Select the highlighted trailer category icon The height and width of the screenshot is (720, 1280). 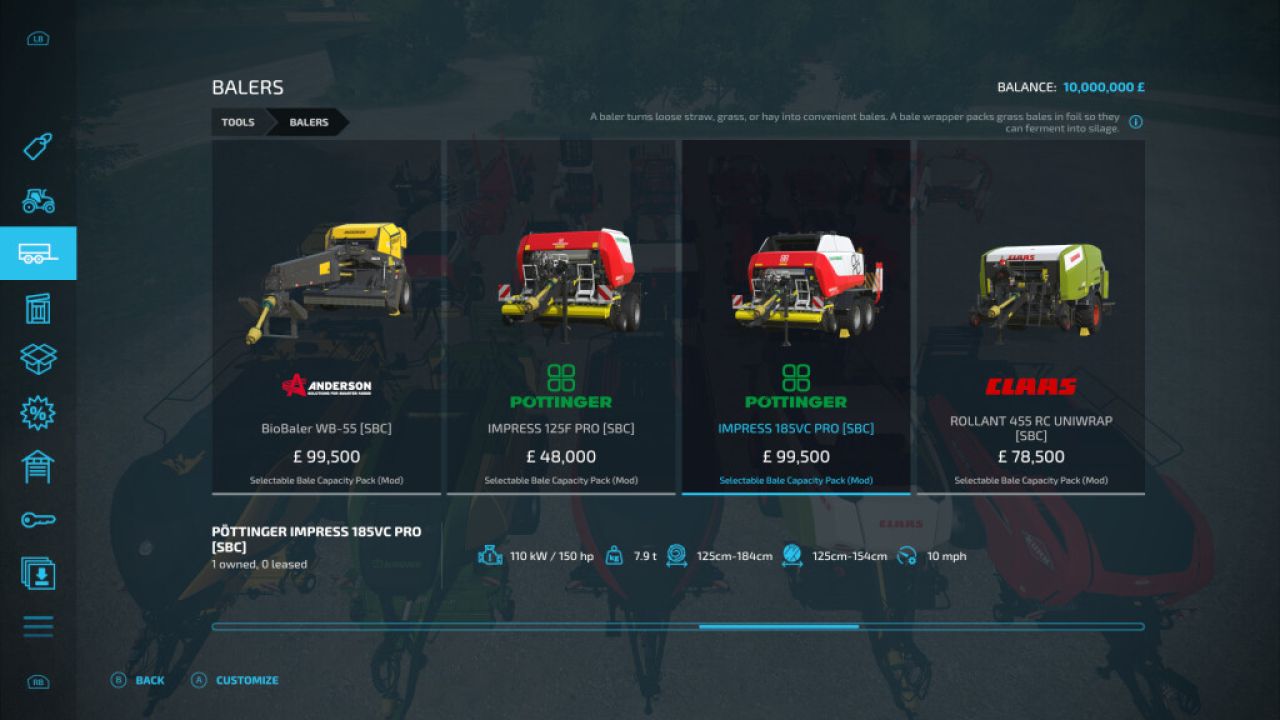[37, 253]
